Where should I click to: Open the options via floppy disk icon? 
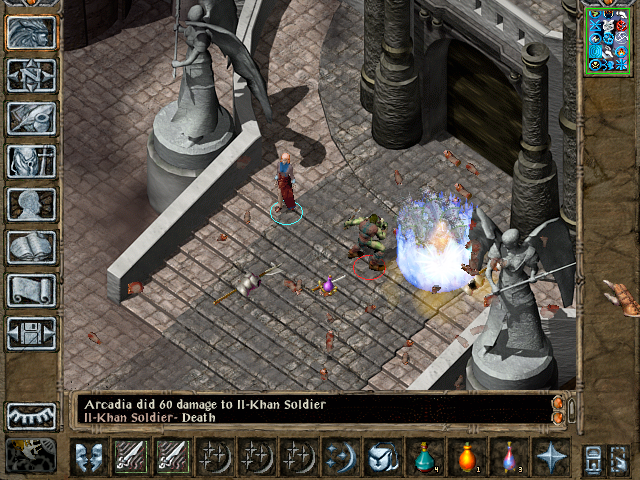coord(31,333)
